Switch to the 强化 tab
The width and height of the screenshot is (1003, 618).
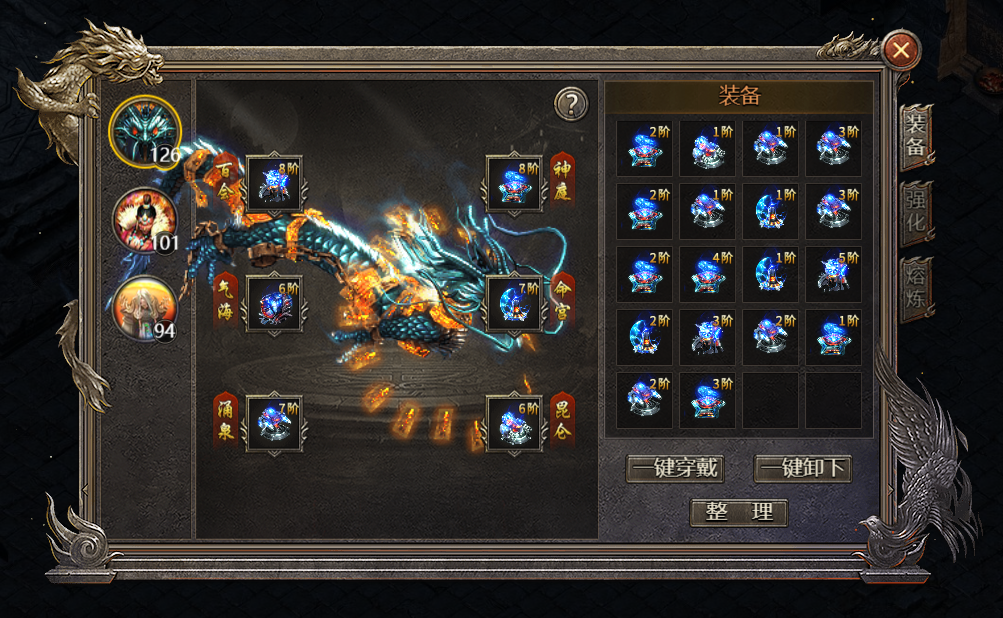point(916,212)
